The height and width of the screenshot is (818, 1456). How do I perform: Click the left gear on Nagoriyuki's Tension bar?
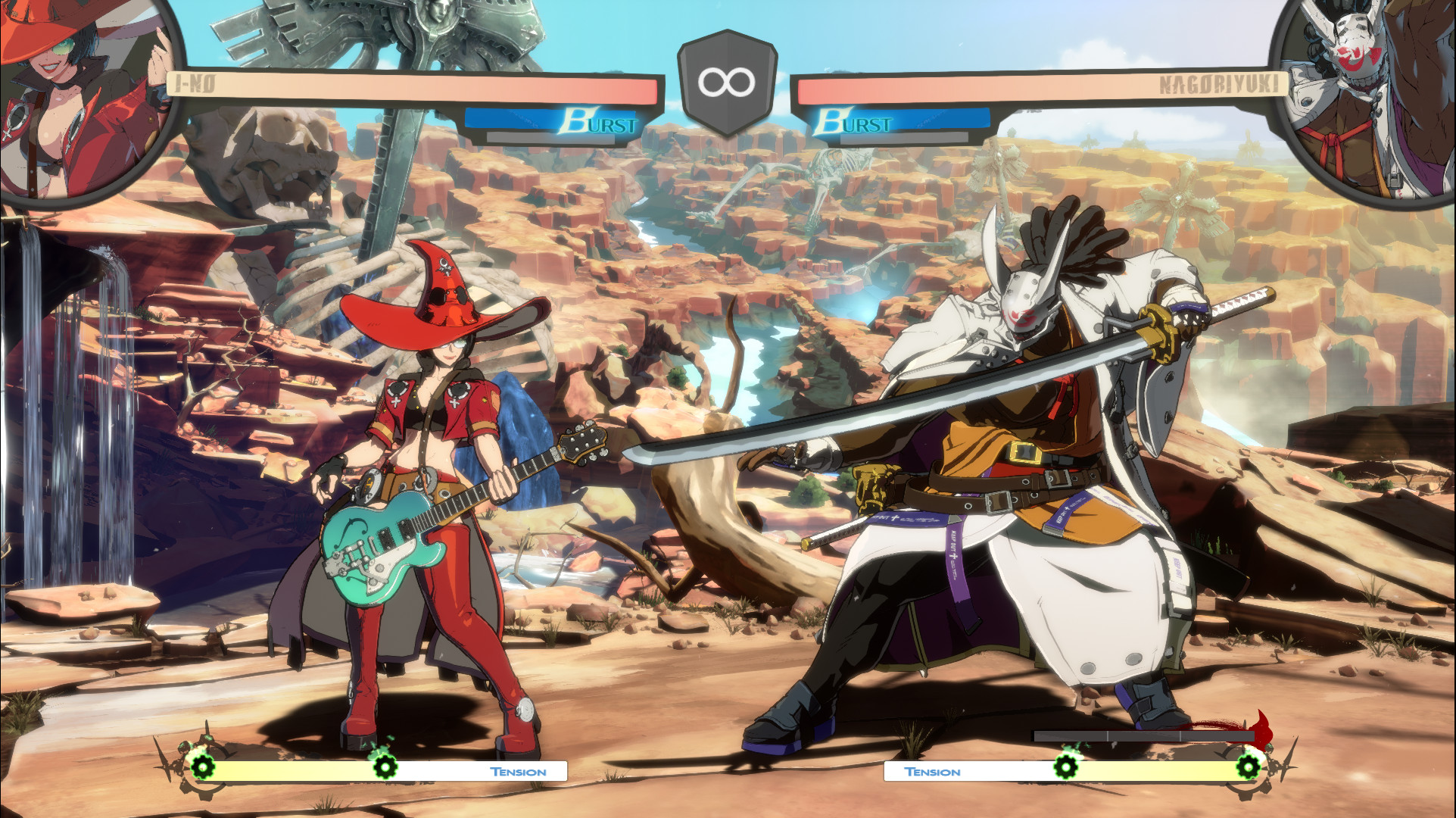pos(1068,767)
